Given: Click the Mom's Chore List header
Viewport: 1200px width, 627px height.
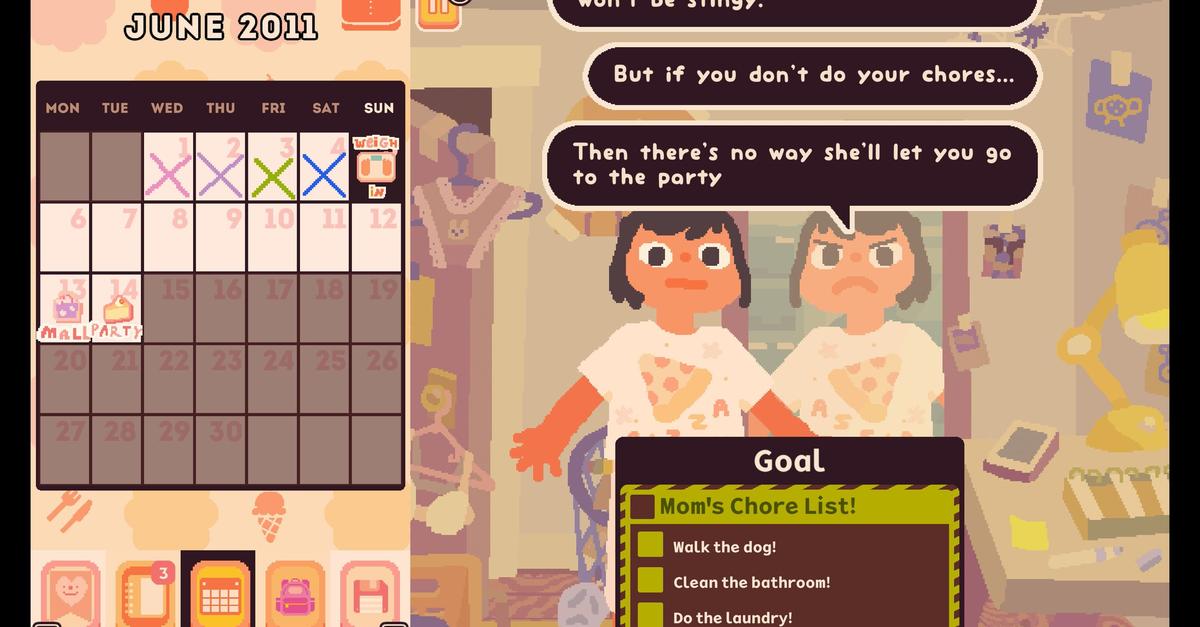Looking at the screenshot, I should [757, 506].
